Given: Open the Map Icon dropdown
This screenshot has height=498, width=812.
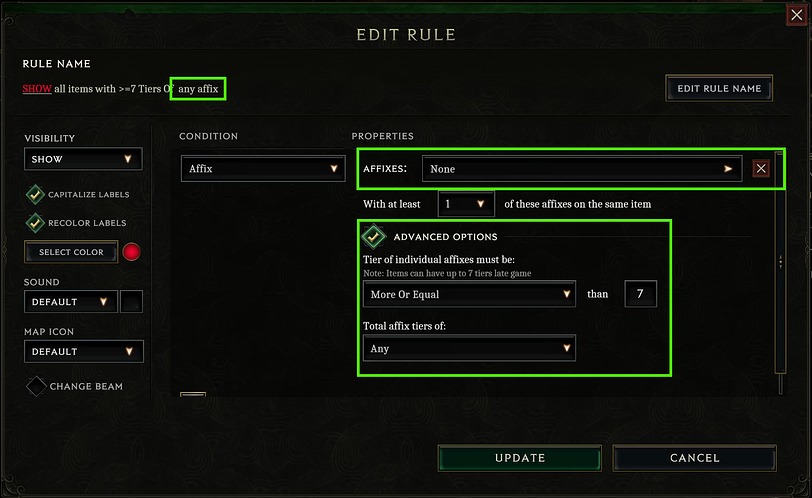Looking at the screenshot, I should [83, 351].
